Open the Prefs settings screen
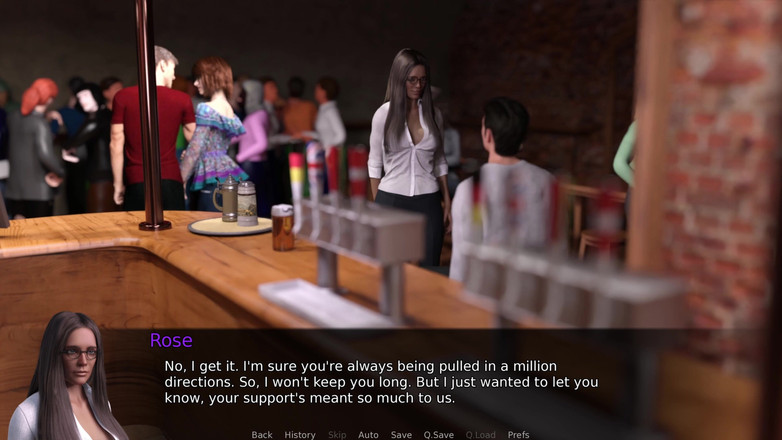Screen dimensions: 782x440 518,435
